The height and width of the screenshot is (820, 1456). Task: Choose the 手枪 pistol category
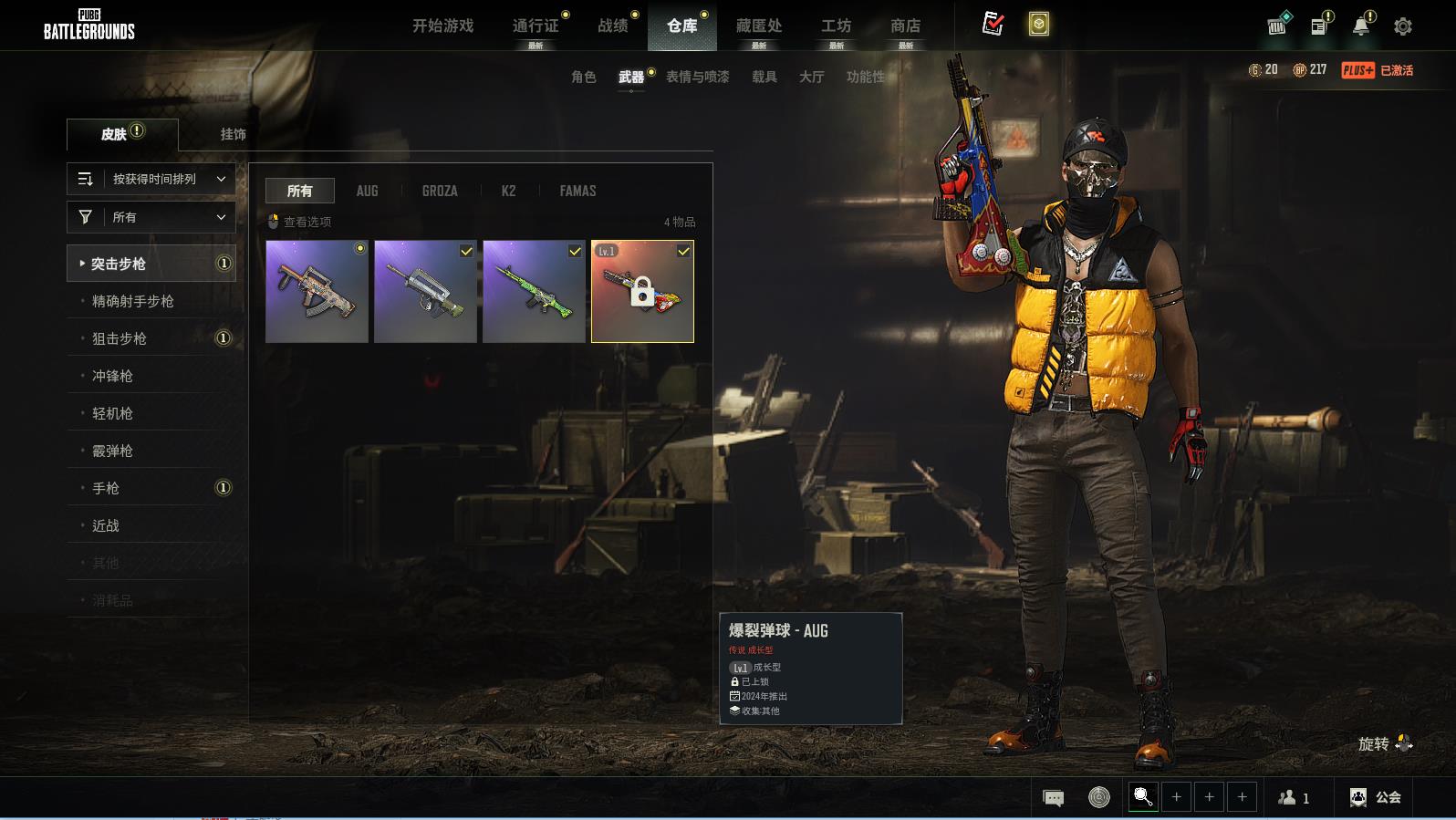(x=106, y=488)
